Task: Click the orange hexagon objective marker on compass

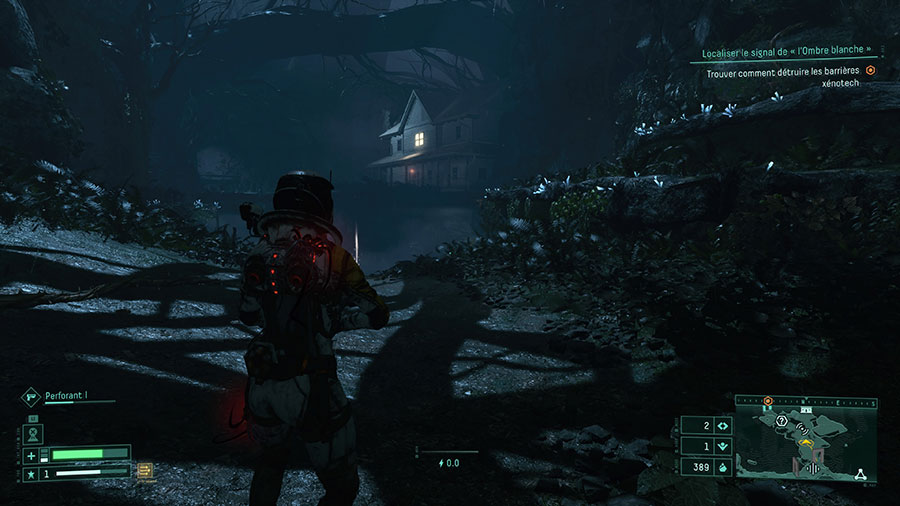Action: pos(767,401)
